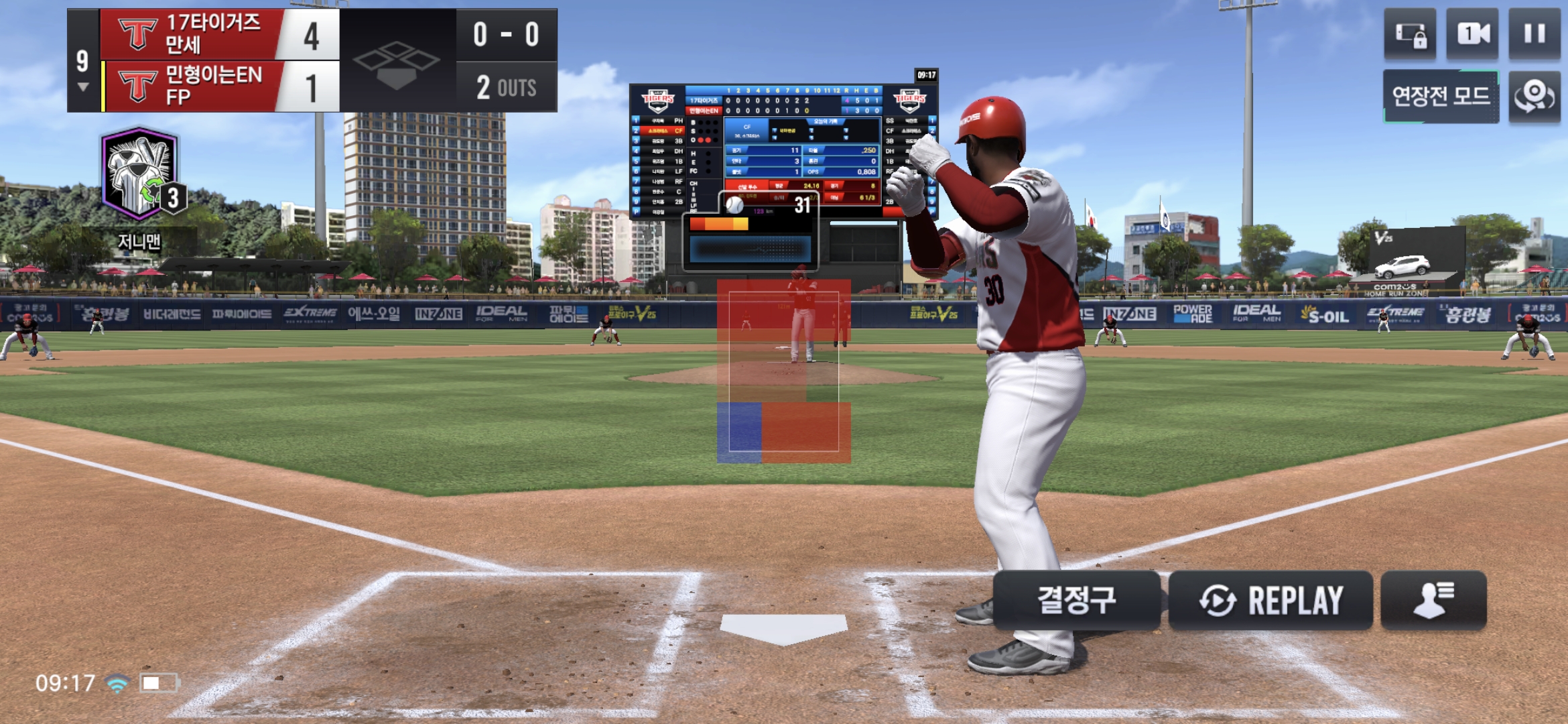Viewport: 1568px width, 724px height.
Task: Select the 결정구 button
Action: point(1076,600)
